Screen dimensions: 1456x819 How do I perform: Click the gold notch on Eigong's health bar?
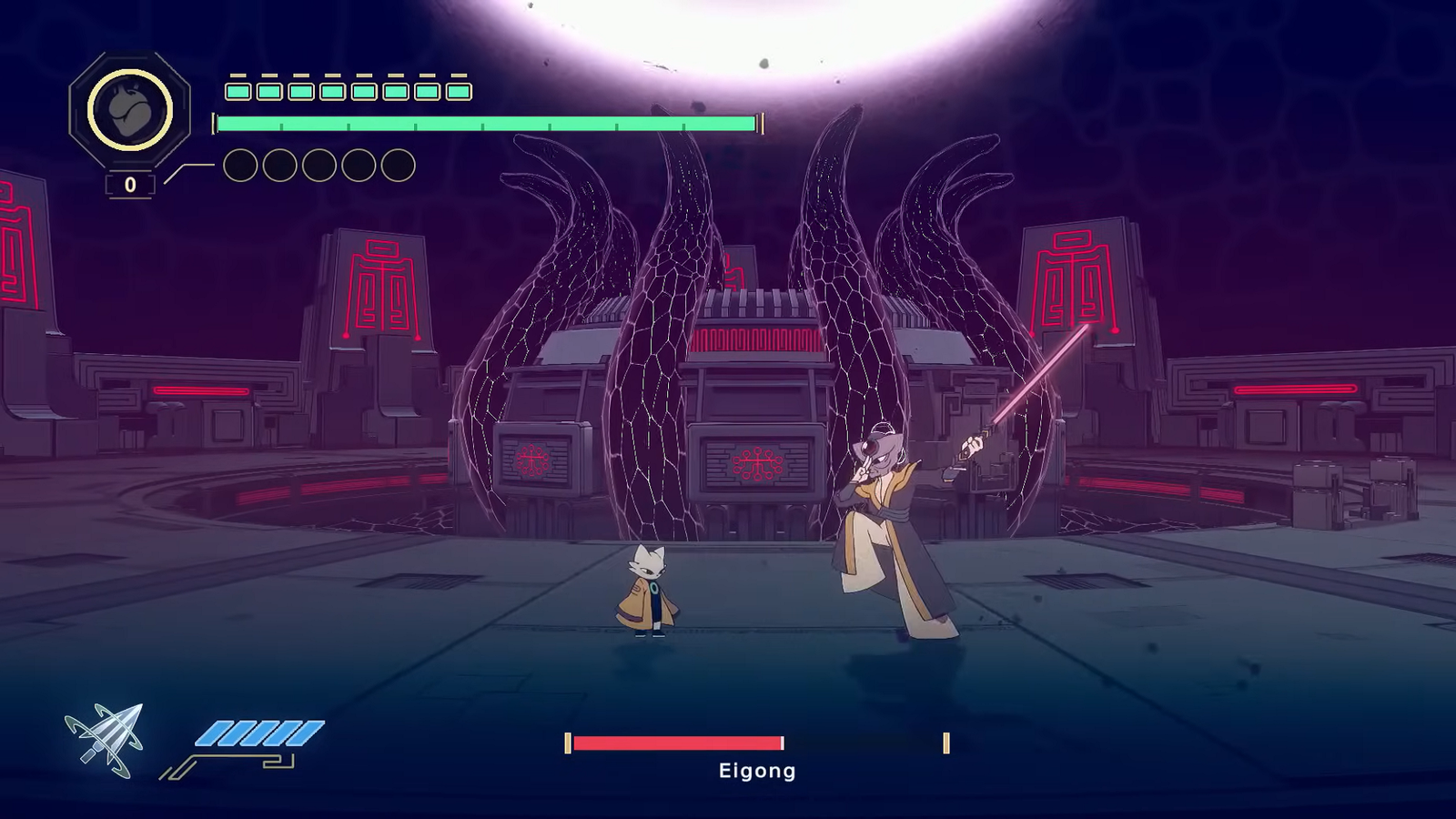tap(947, 743)
